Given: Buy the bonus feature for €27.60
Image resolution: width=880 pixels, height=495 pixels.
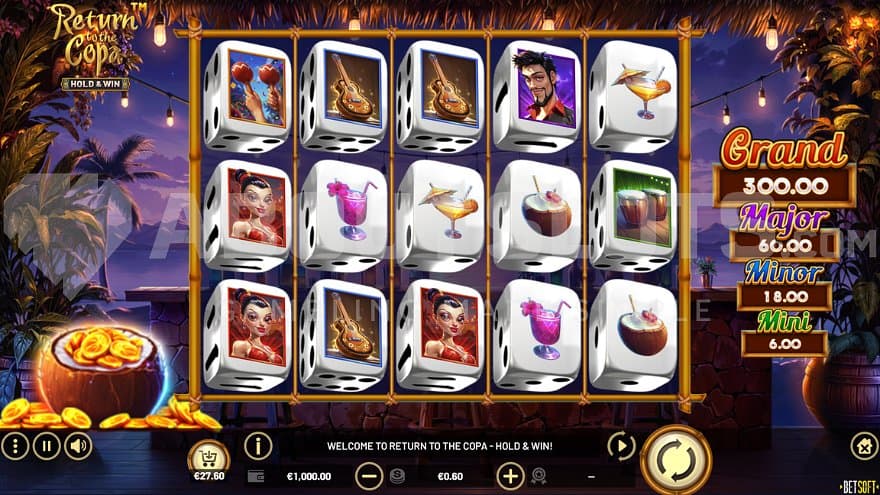Looking at the screenshot, I should 208,460.
